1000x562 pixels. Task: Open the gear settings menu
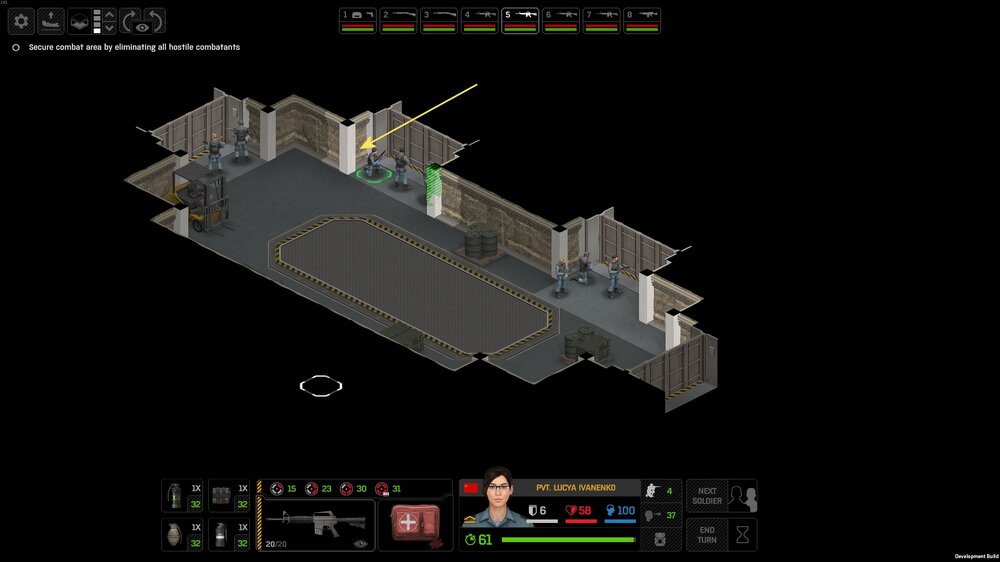click(21, 20)
